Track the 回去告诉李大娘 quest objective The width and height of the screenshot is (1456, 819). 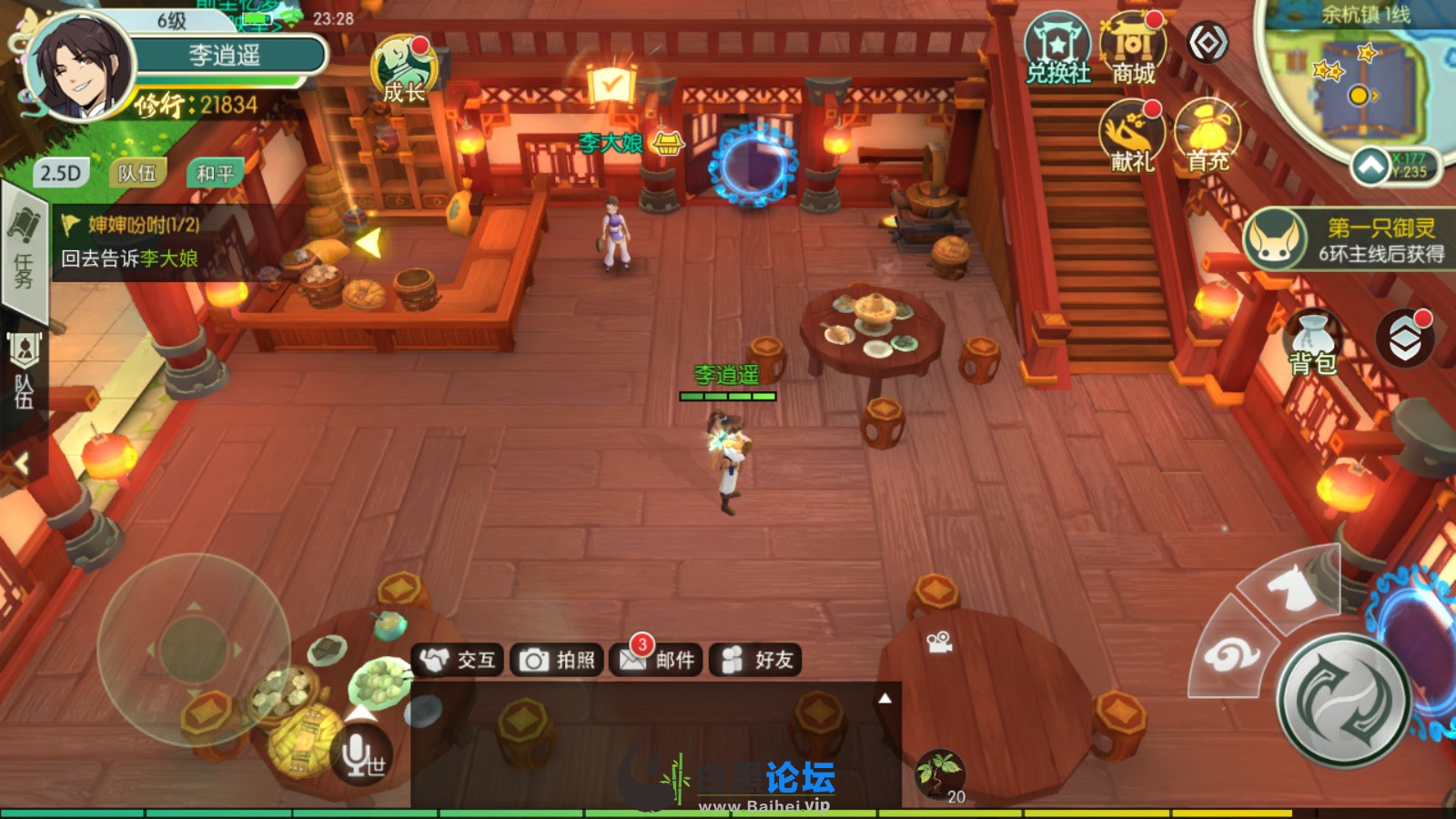point(129,258)
